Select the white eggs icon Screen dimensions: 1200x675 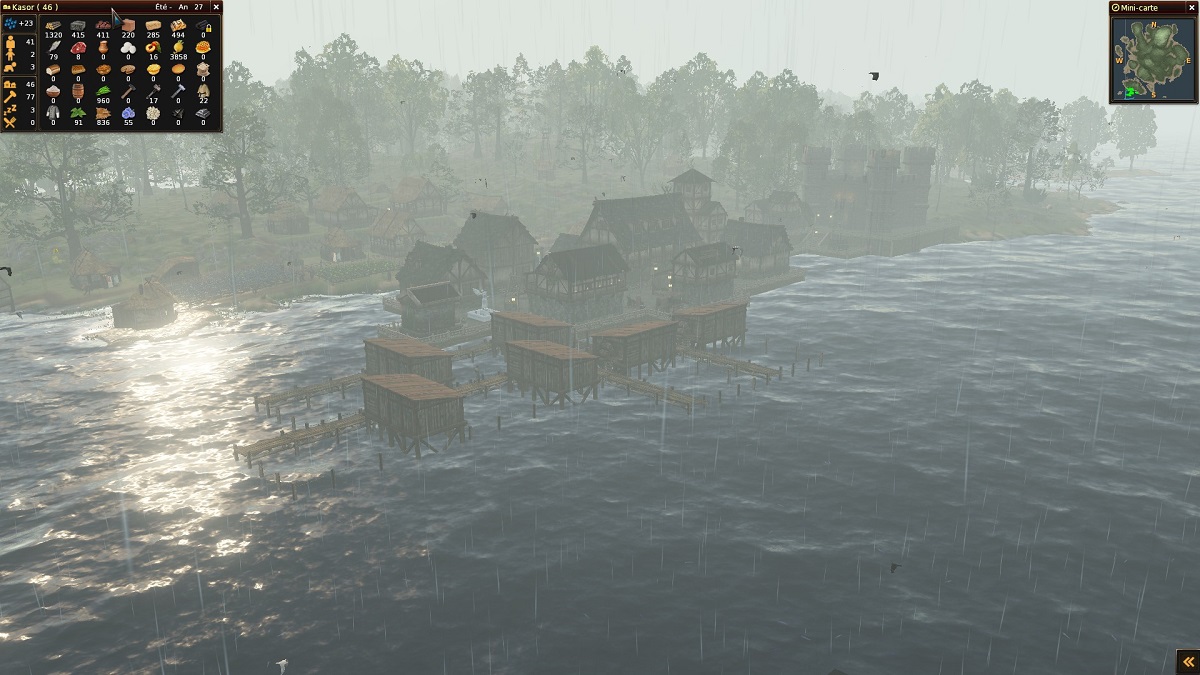pos(128,46)
